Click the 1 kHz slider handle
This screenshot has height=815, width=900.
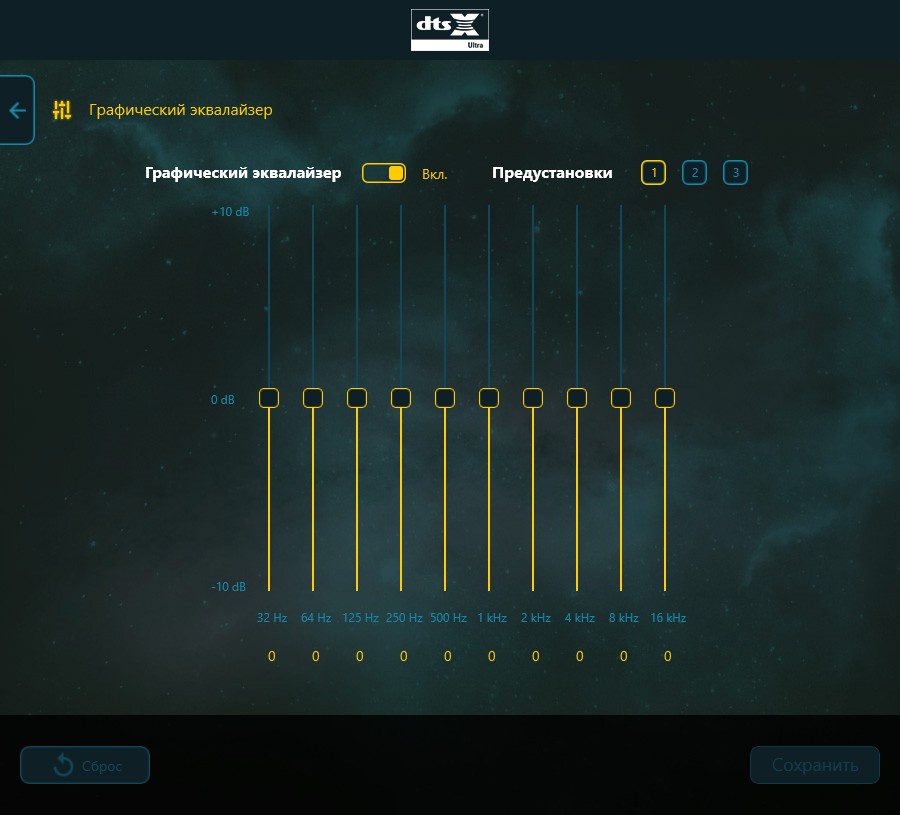489,398
